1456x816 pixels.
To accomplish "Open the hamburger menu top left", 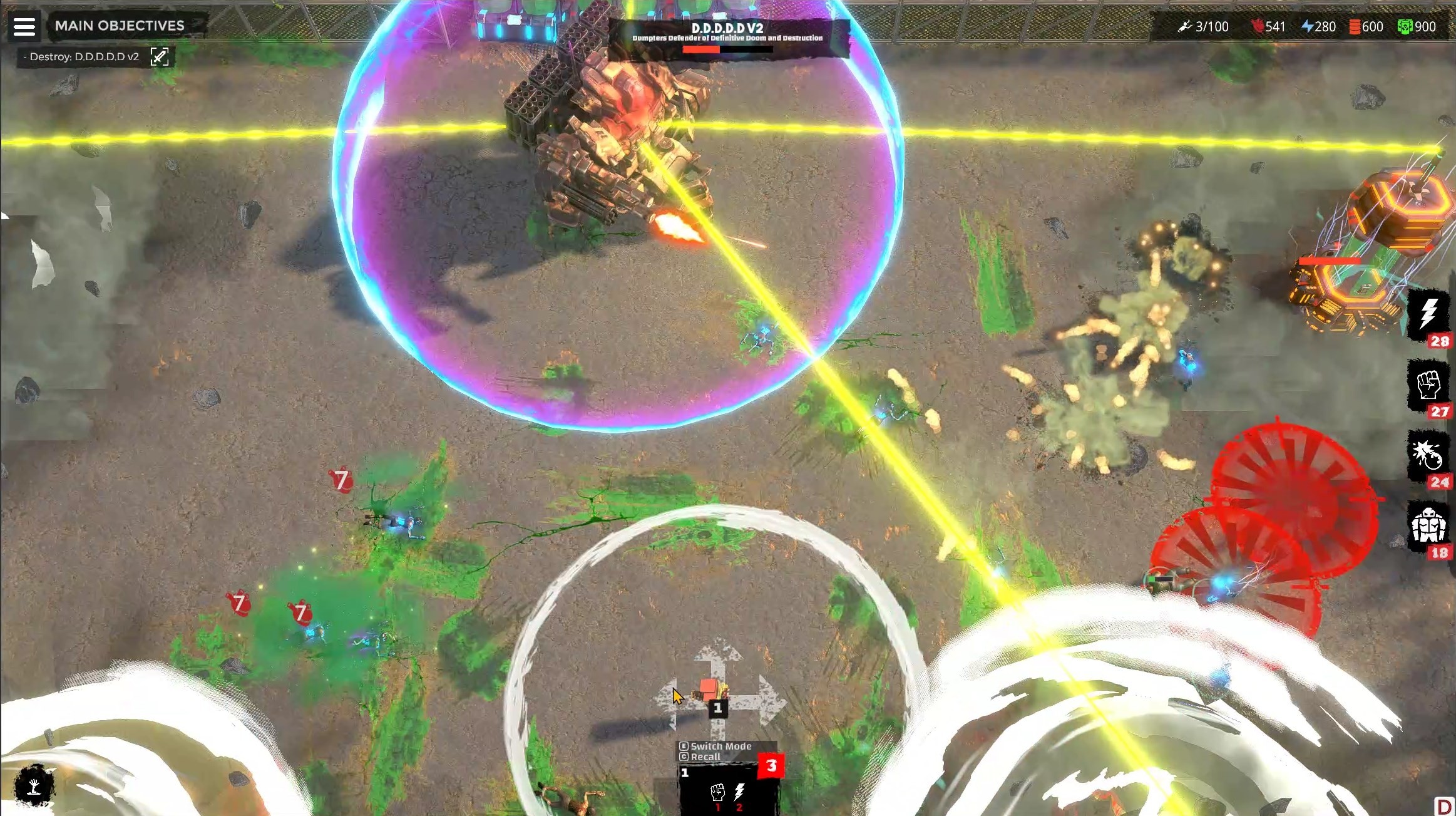I will coord(25,26).
